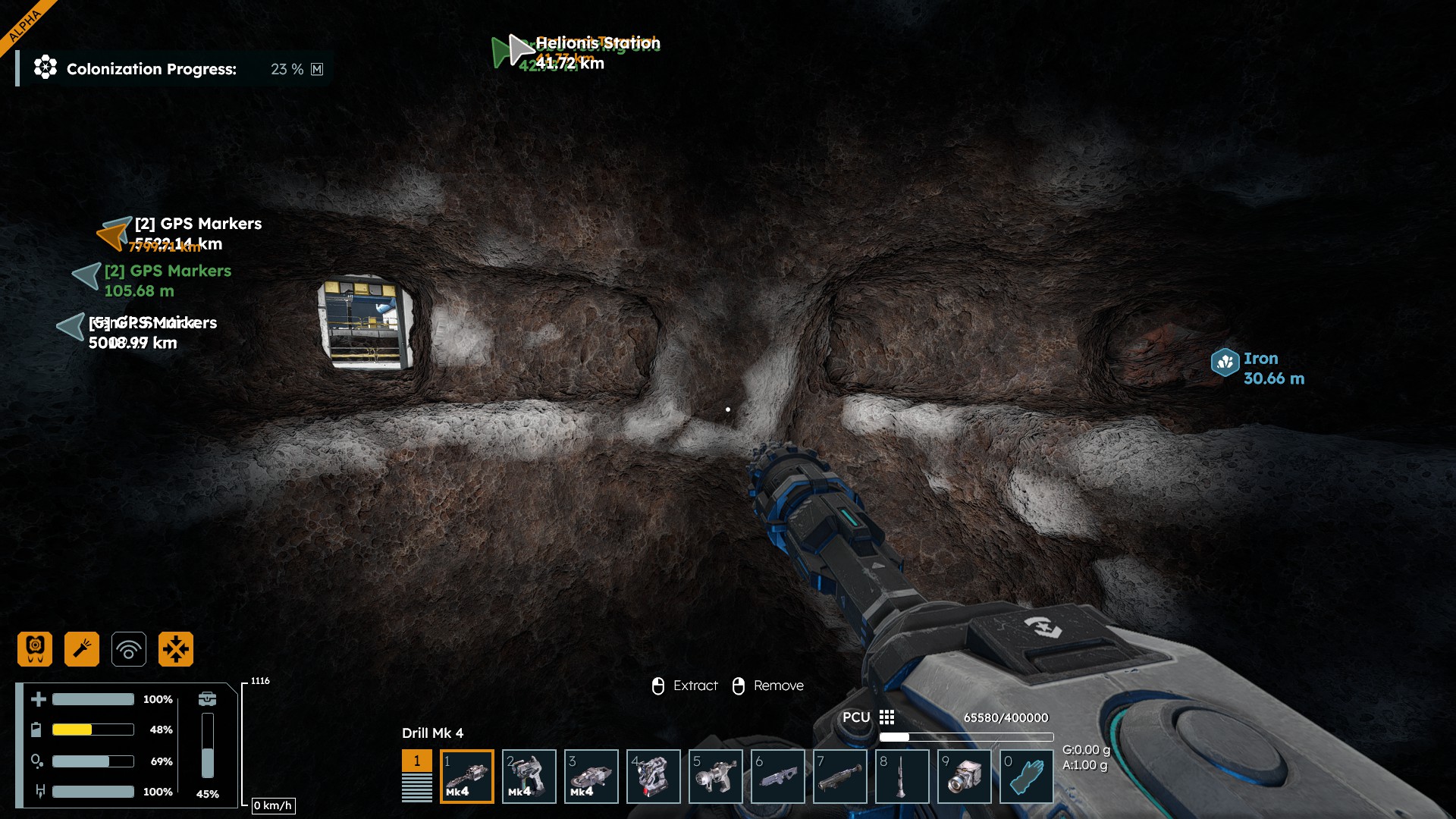The image size is (1456, 819).
Task: Click the Helionis Station waypoint marker
Action: click(521, 49)
